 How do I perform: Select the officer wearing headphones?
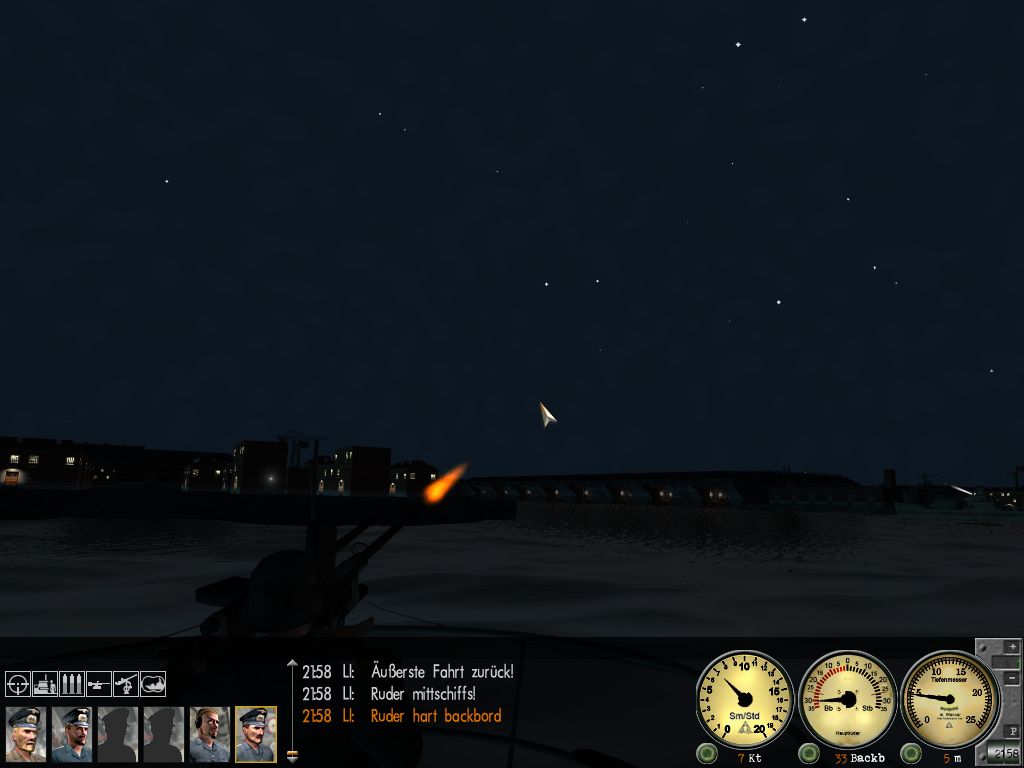point(209,735)
